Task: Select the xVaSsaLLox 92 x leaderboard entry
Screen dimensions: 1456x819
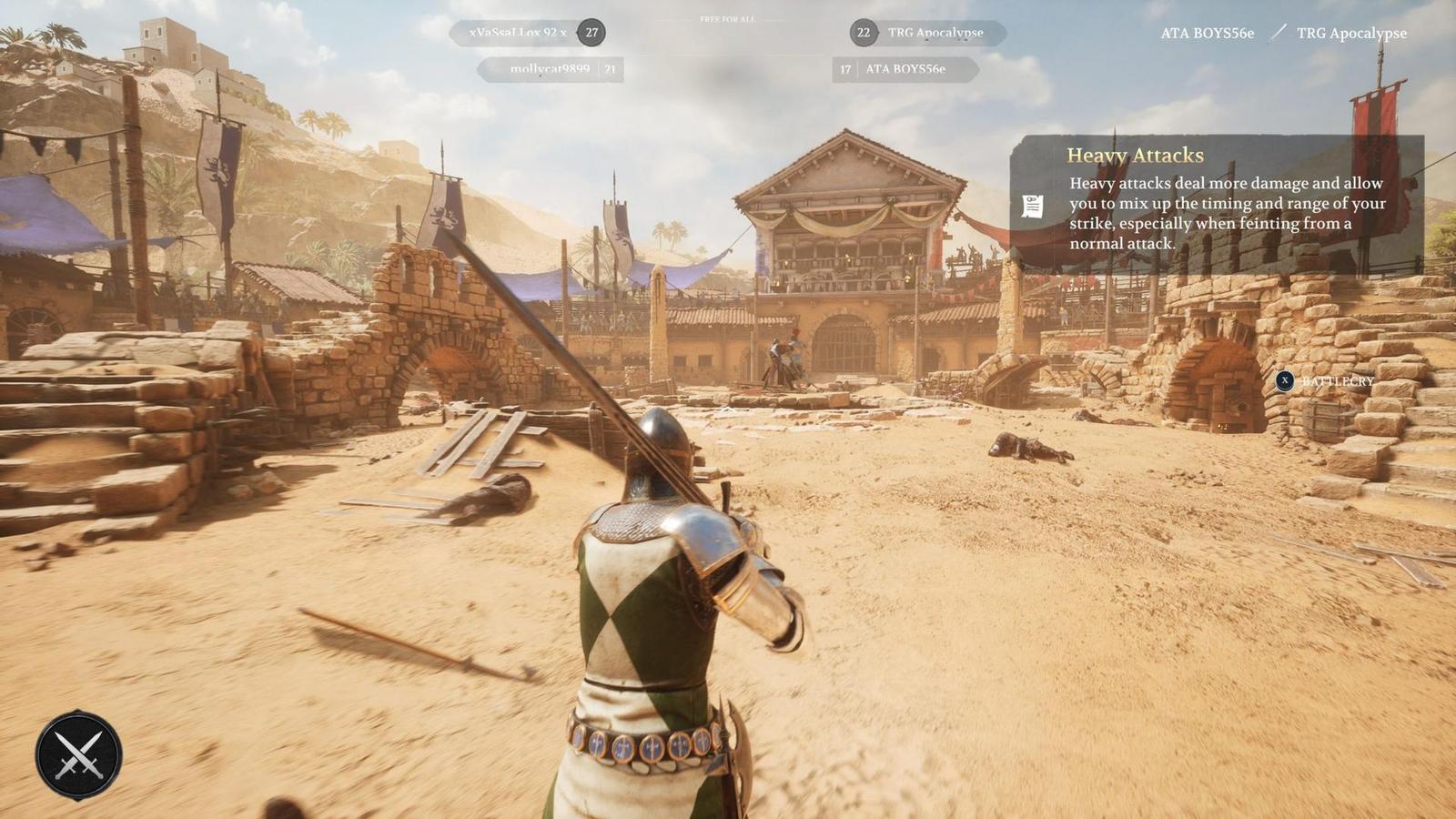Action: (x=521, y=33)
